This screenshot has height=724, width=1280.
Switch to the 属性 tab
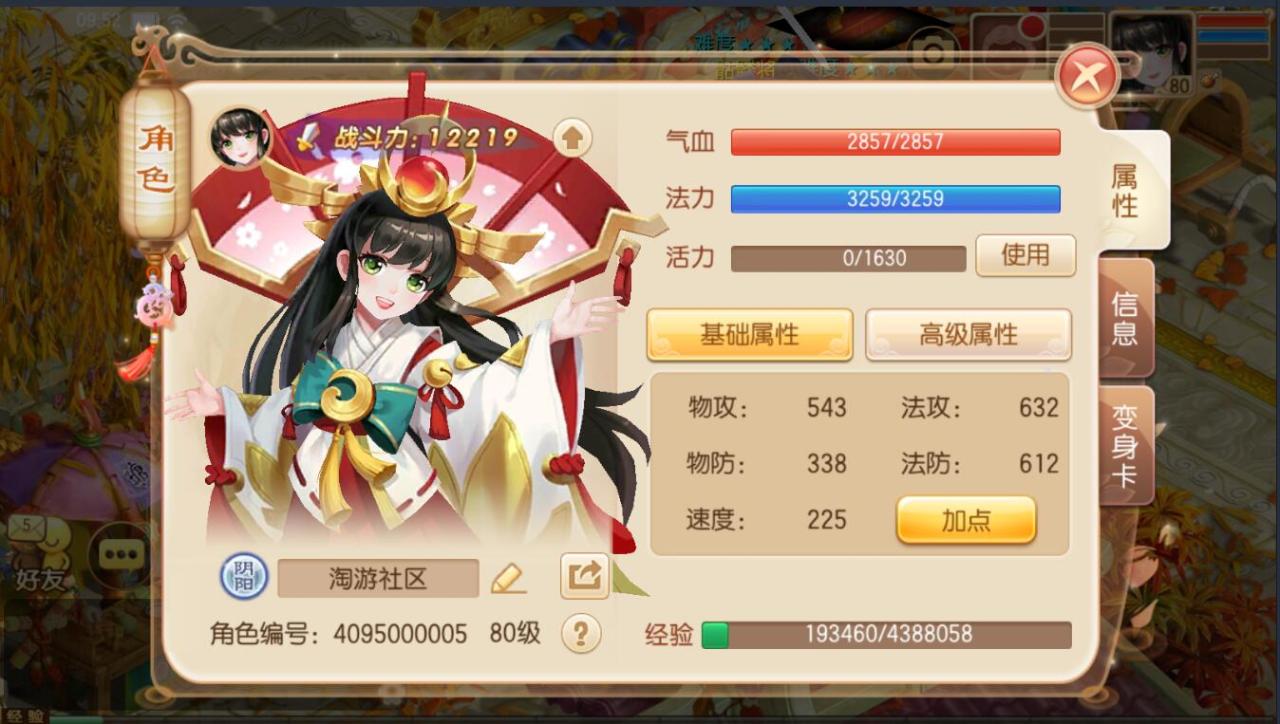tap(1127, 190)
